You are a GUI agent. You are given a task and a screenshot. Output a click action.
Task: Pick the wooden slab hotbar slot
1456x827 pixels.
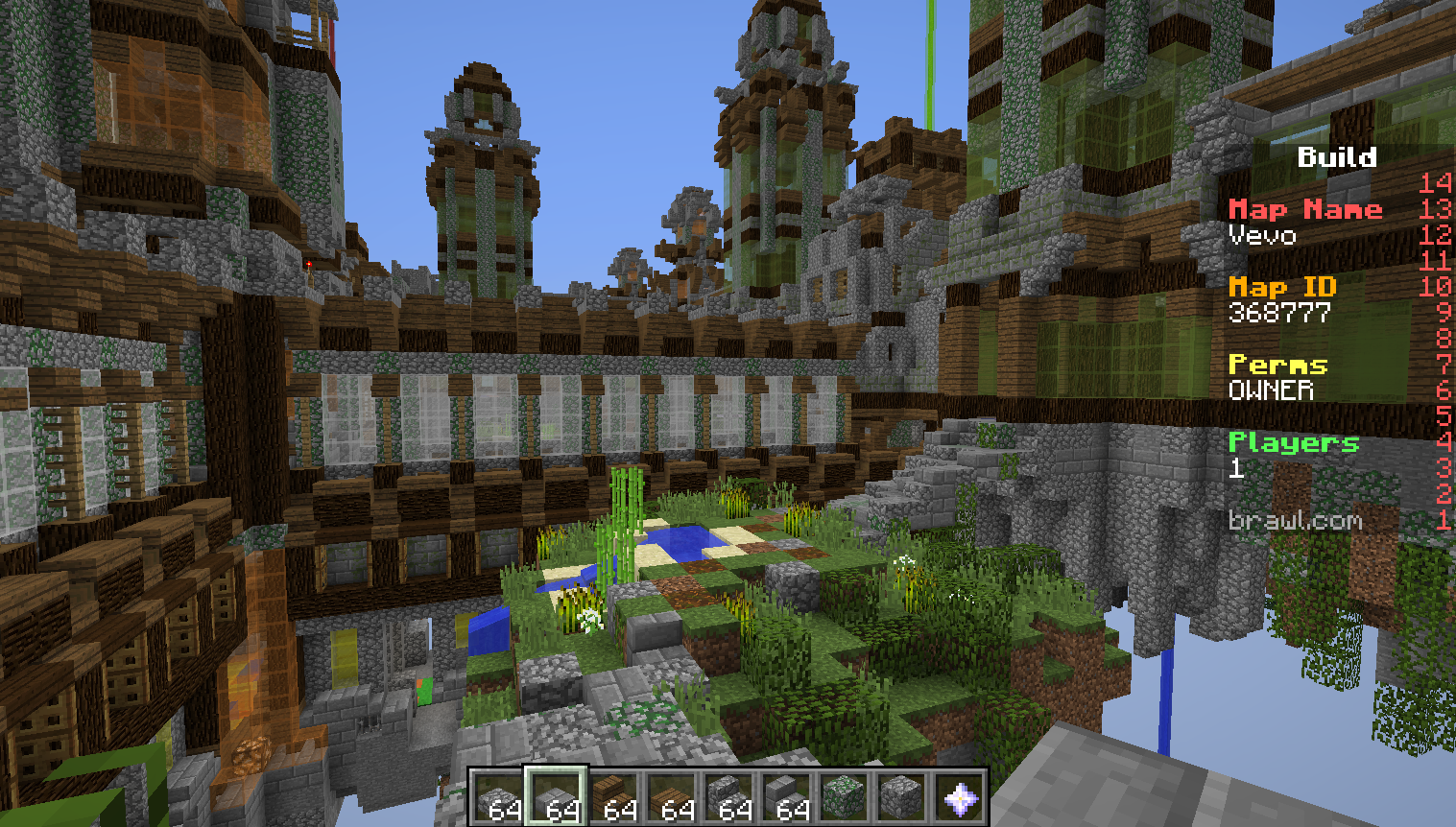coord(671,797)
